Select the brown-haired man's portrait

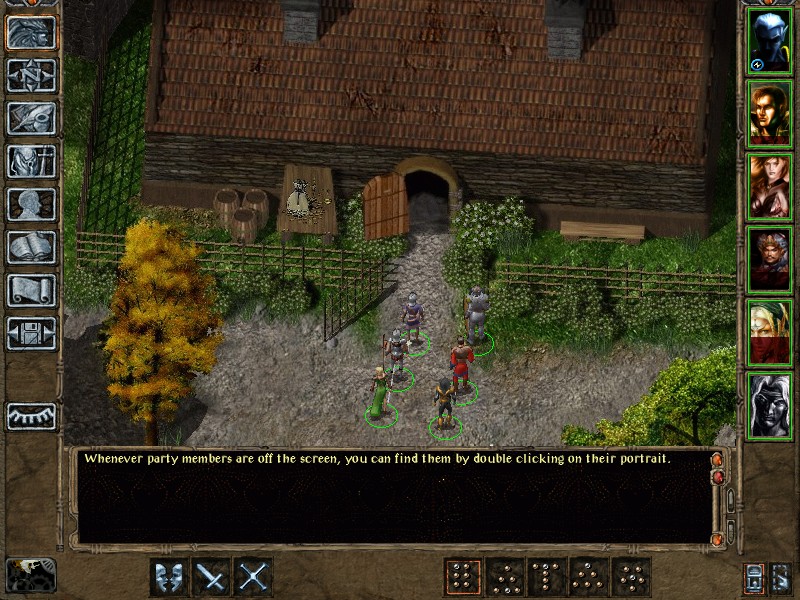(x=769, y=114)
